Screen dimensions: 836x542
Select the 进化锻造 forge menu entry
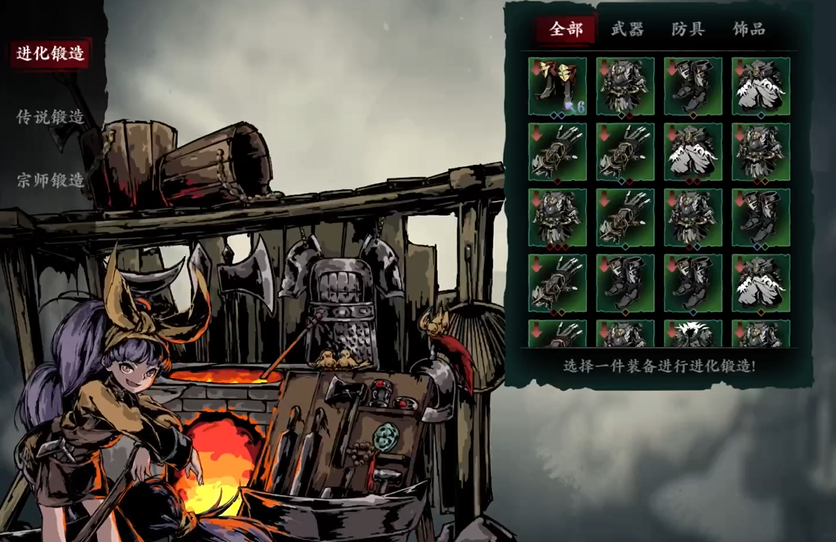(x=50, y=54)
